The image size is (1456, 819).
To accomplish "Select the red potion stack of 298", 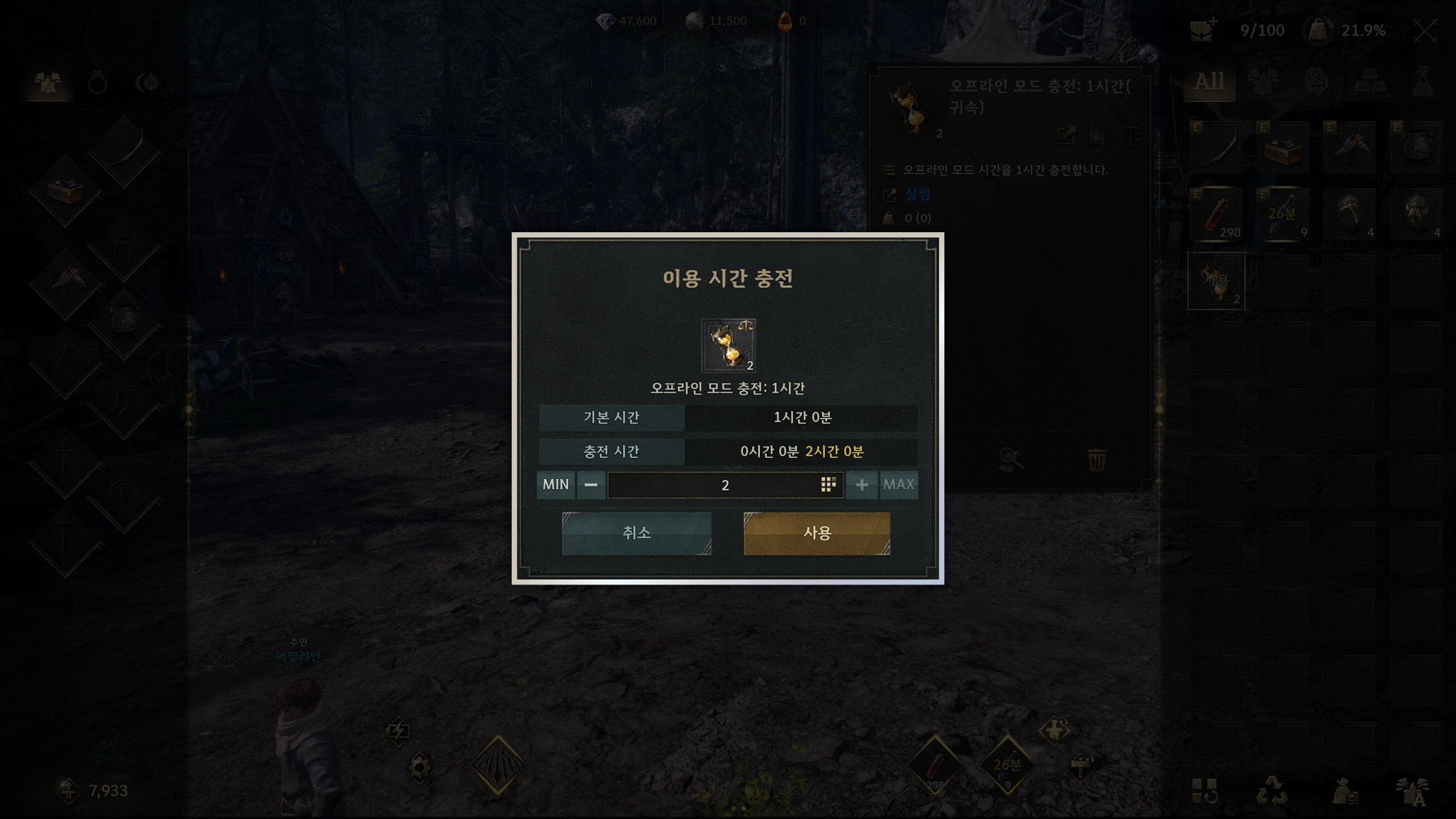I will [1217, 215].
